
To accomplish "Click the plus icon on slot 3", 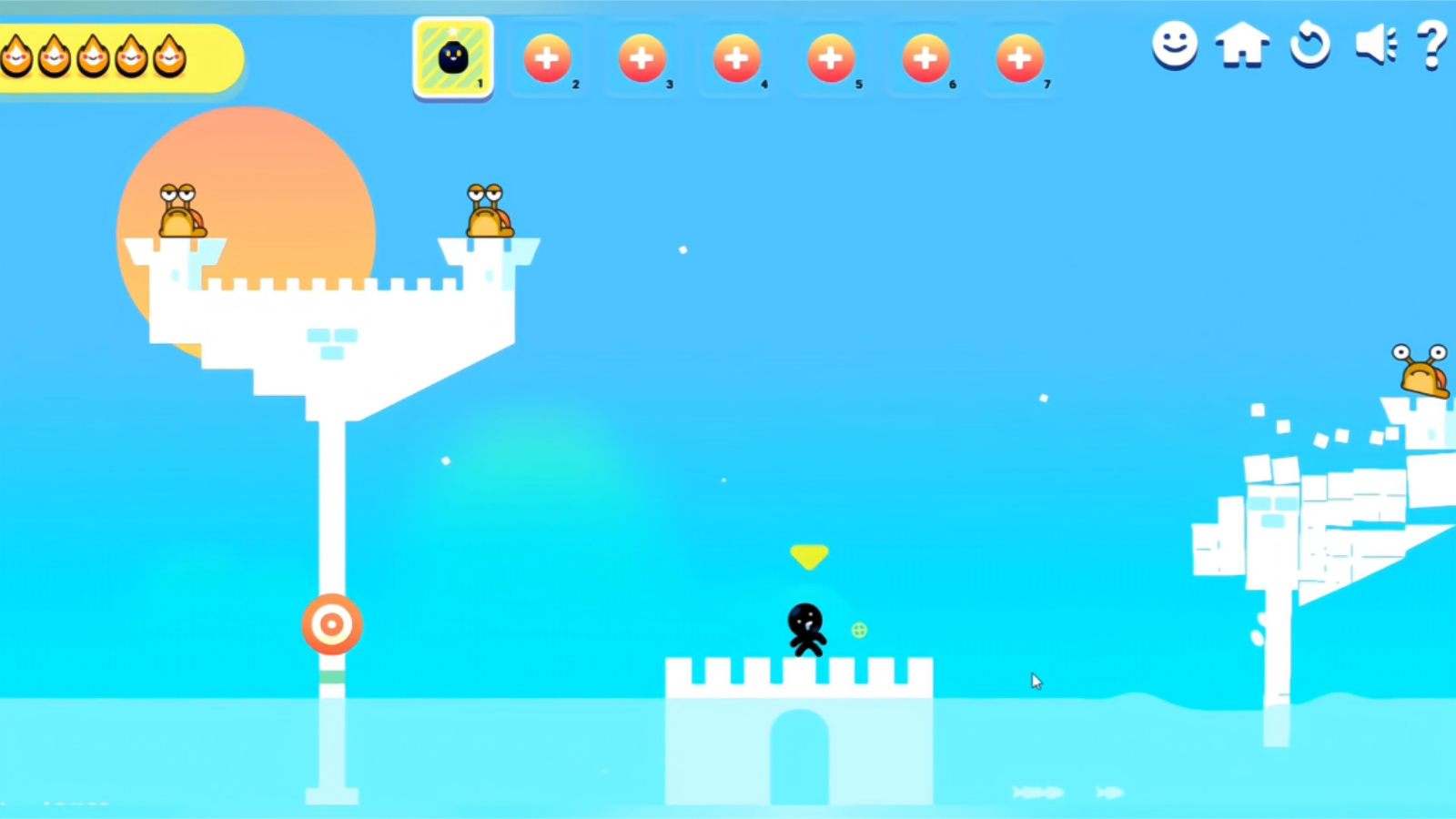I will 642,57.
